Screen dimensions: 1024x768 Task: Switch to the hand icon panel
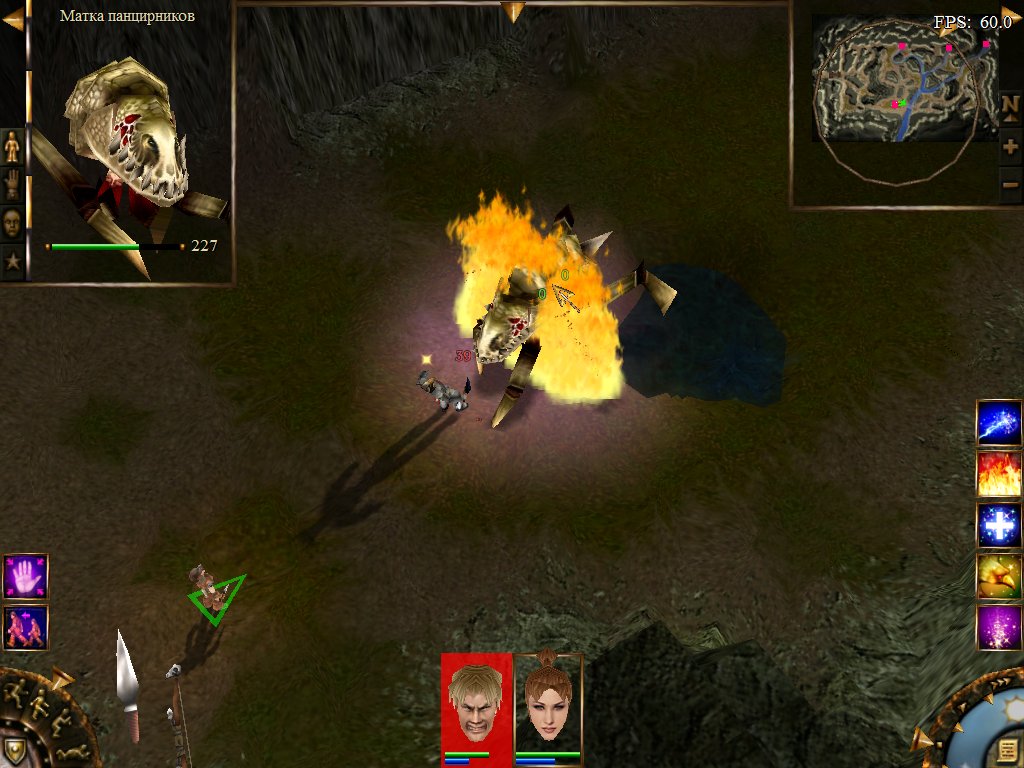tap(12, 184)
